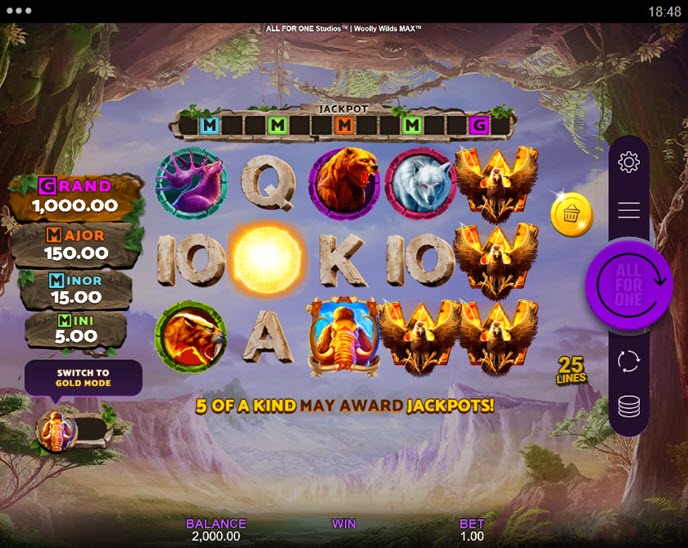This screenshot has width=688, height=548.
Task: Spin the reels with the purple button
Action: tap(628, 285)
